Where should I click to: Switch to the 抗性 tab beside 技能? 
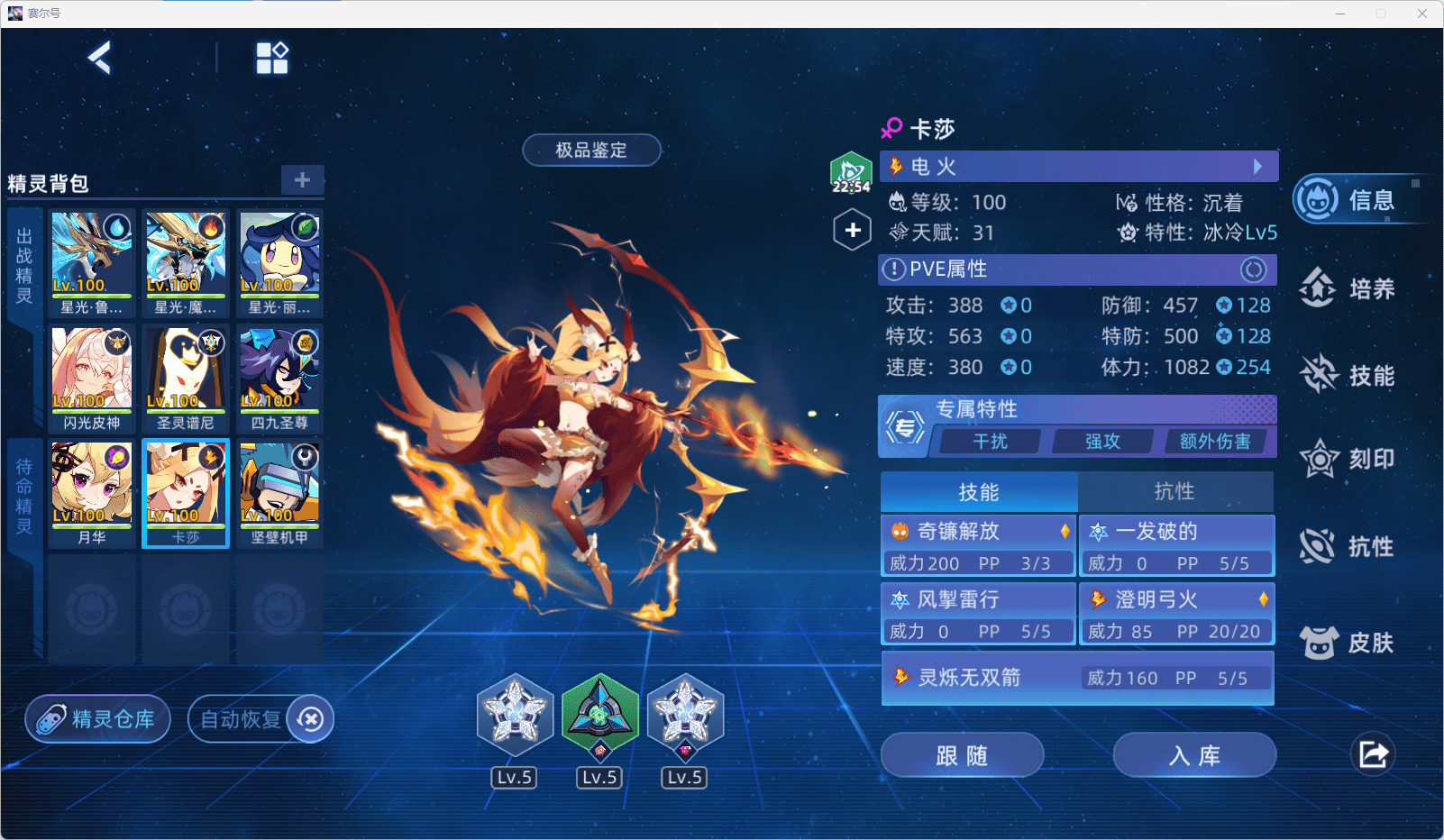[x=1174, y=492]
